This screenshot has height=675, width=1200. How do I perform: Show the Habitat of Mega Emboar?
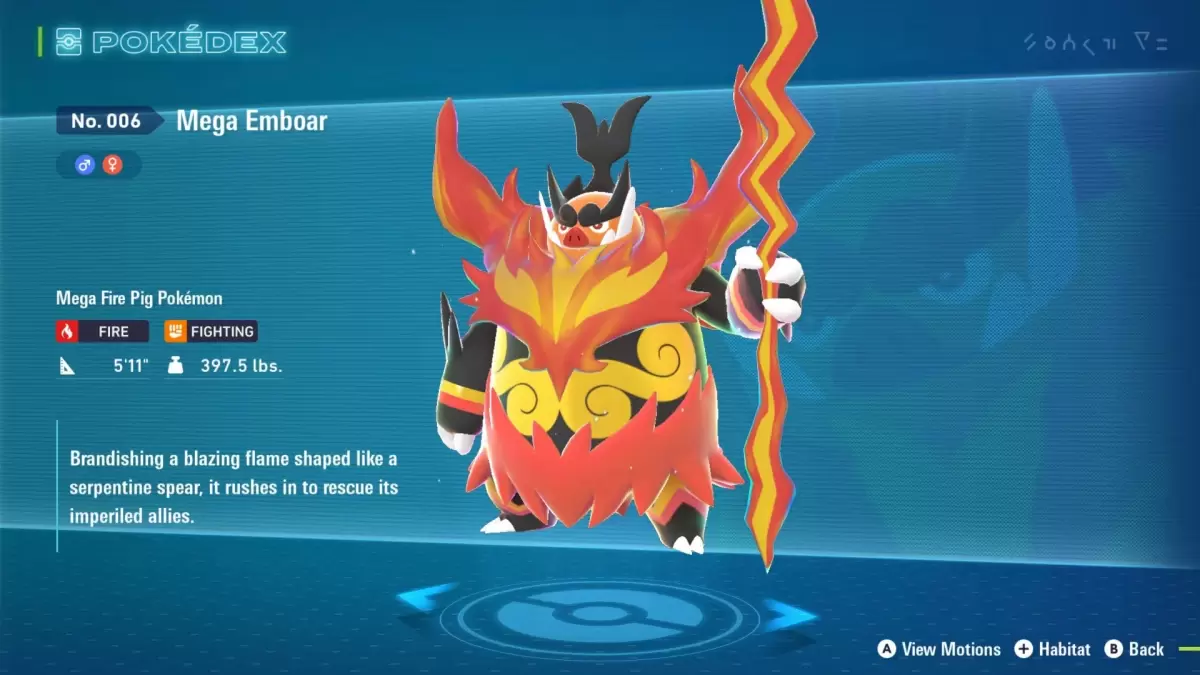(x=1052, y=649)
